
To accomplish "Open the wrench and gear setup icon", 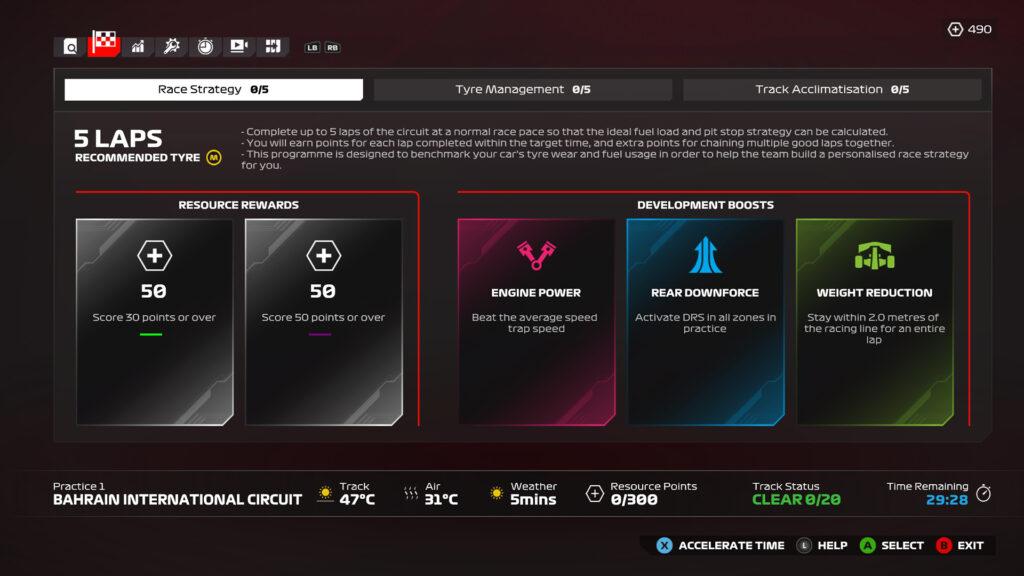I will tap(172, 46).
